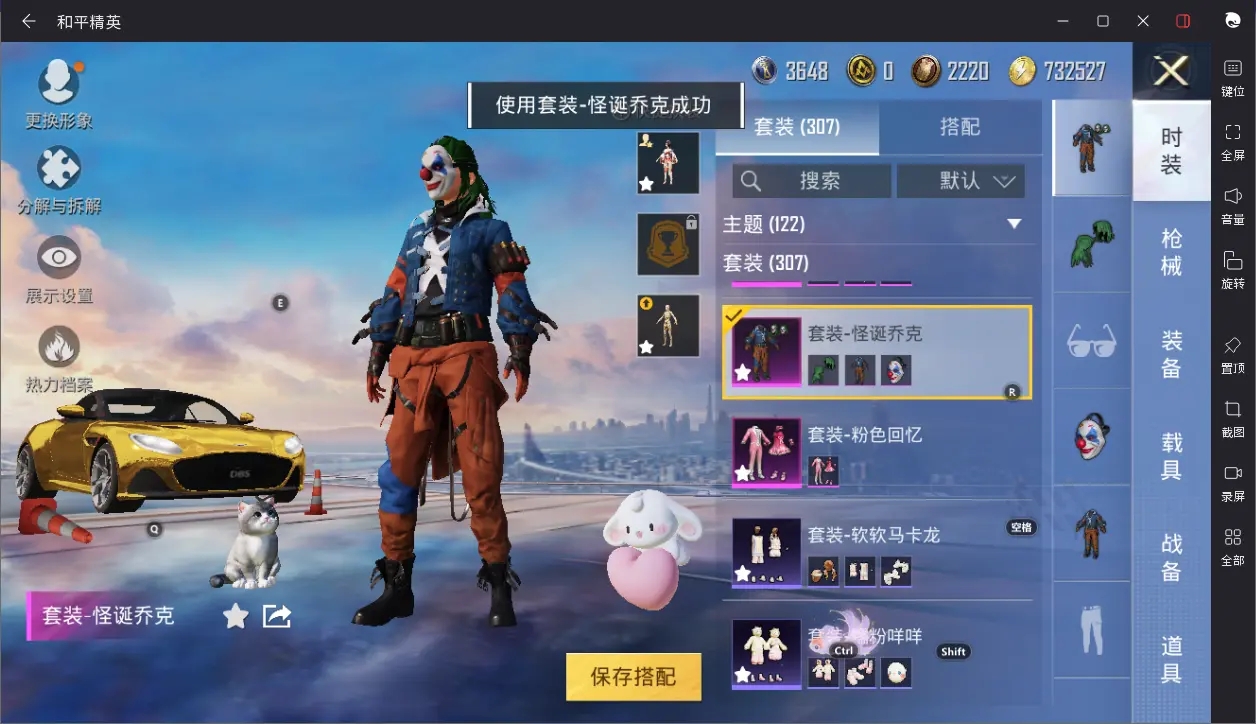The image size is (1256, 724).
Task: Close the wardrobe with the X button
Action: (1170, 71)
